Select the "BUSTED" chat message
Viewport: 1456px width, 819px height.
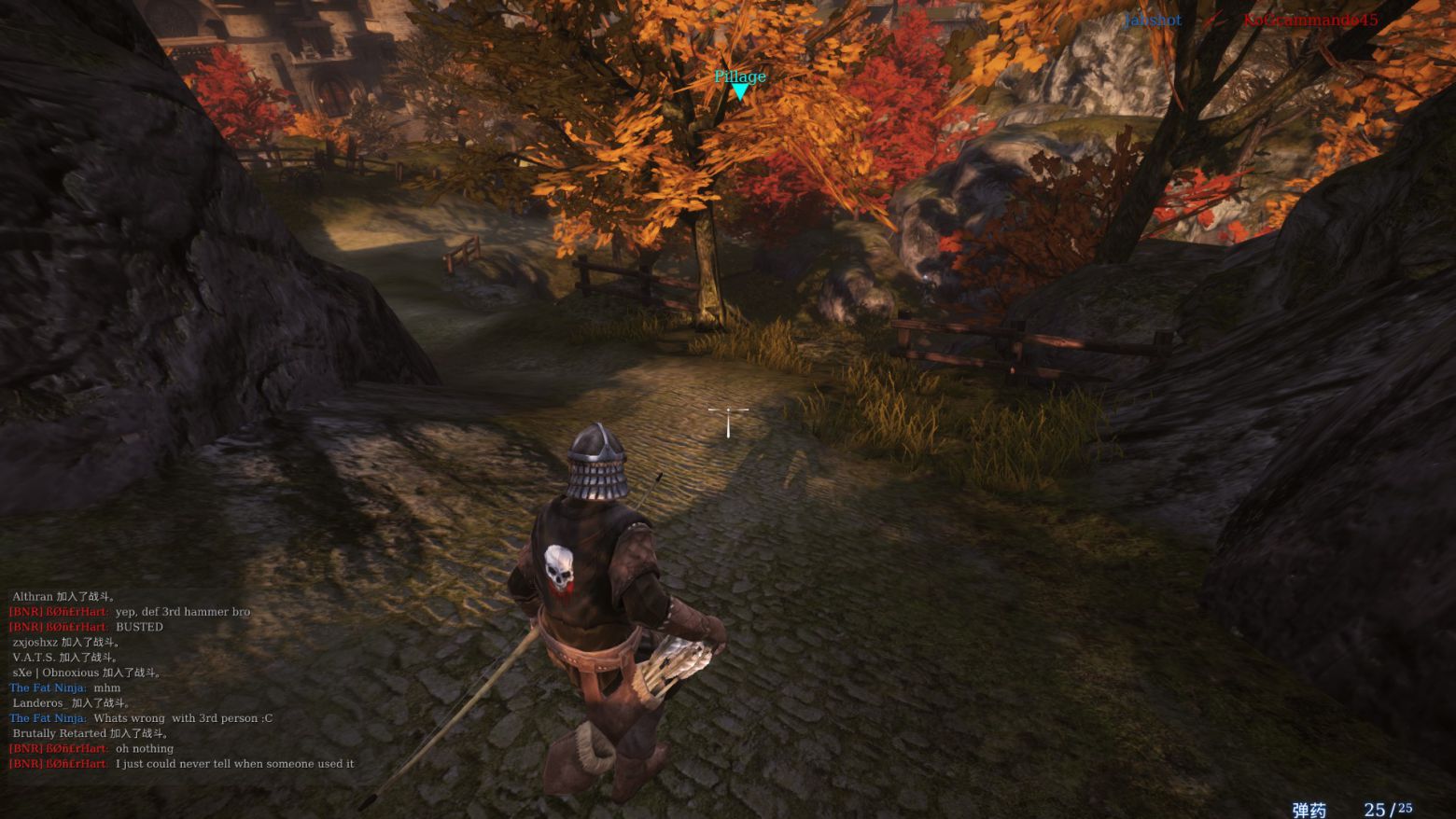coord(139,627)
